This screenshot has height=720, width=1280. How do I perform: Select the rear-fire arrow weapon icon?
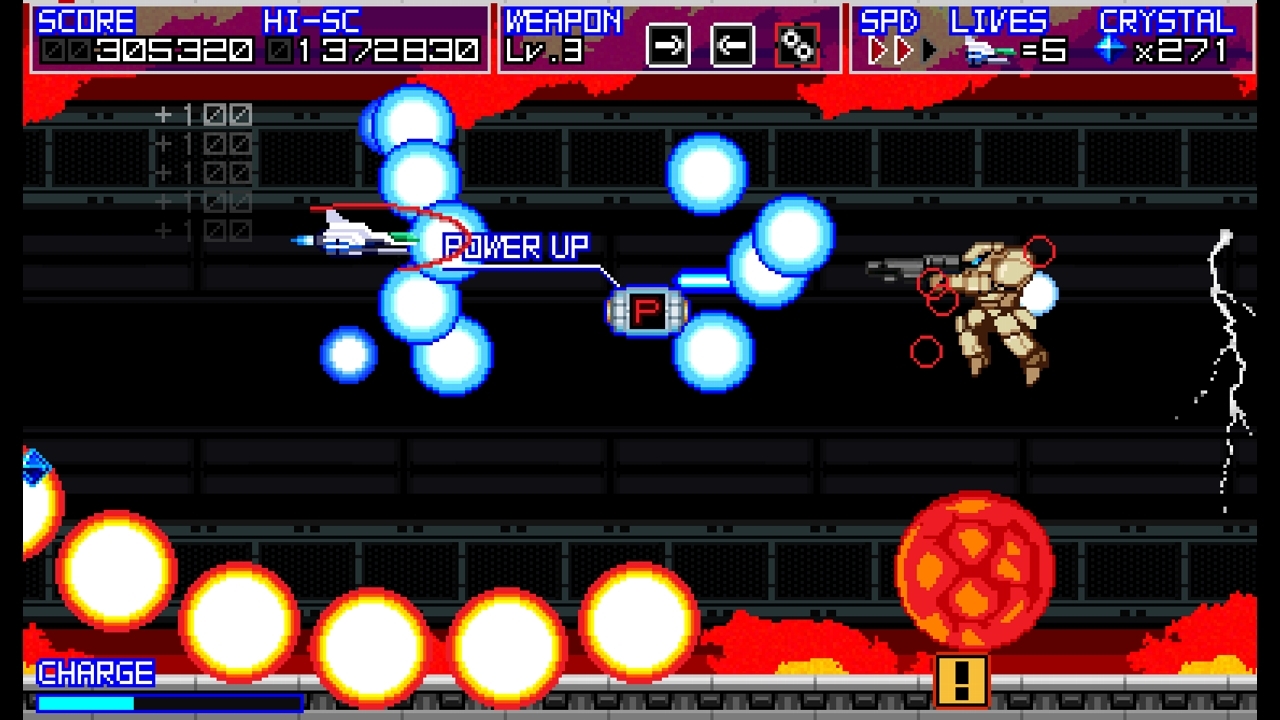pos(731,46)
